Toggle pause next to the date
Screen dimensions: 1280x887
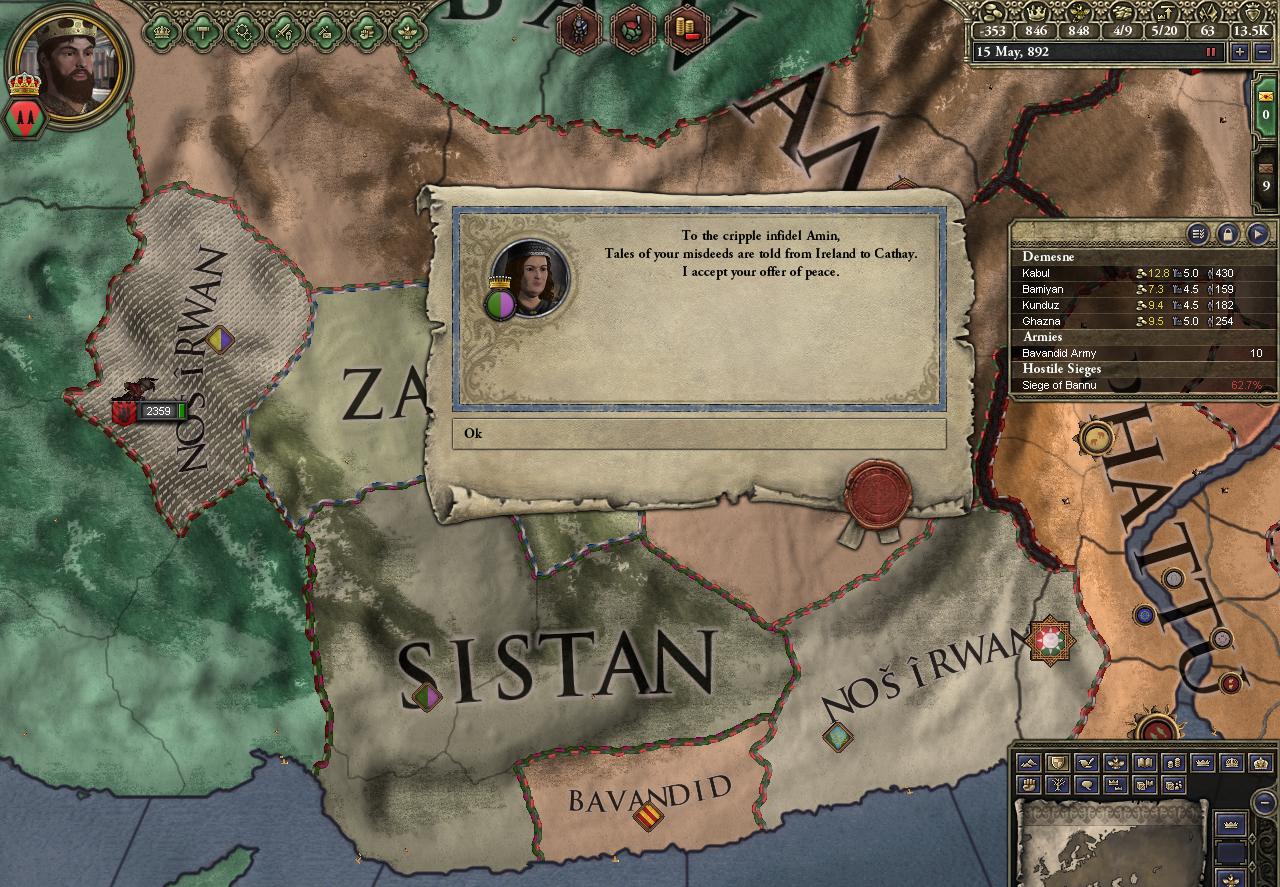coord(1211,52)
